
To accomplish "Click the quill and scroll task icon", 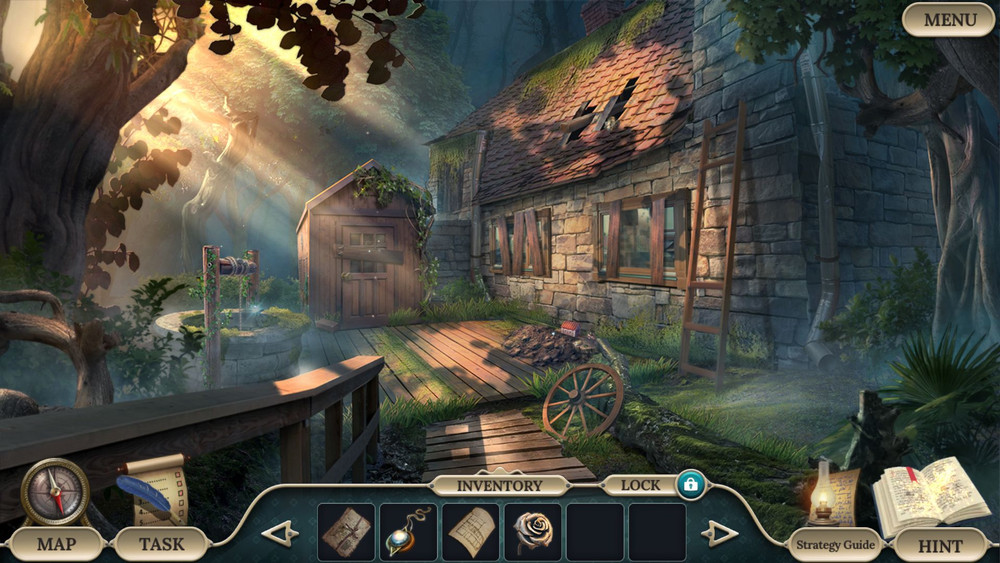I will tap(150, 488).
